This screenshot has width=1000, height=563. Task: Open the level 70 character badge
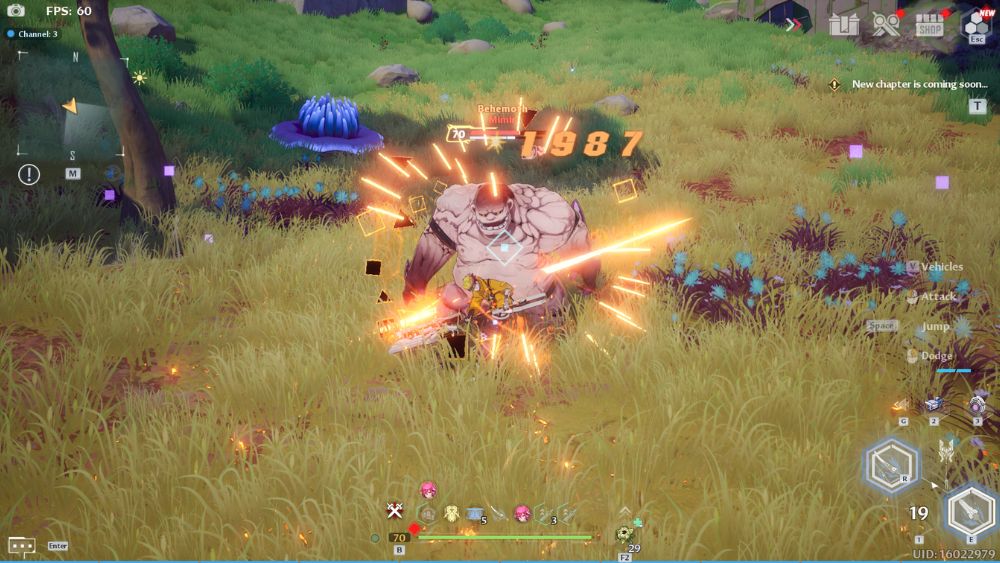point(400,537)
